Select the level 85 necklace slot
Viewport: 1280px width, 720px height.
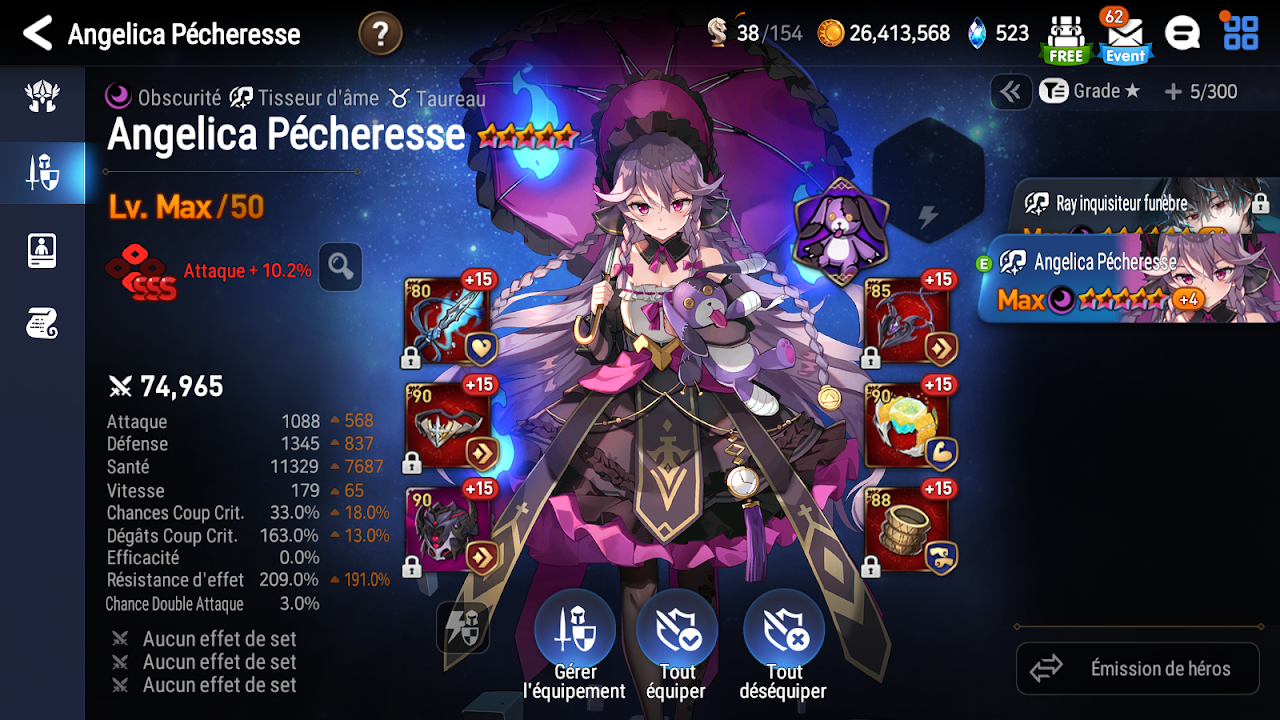pyautogui.click(x=908, y=322)
